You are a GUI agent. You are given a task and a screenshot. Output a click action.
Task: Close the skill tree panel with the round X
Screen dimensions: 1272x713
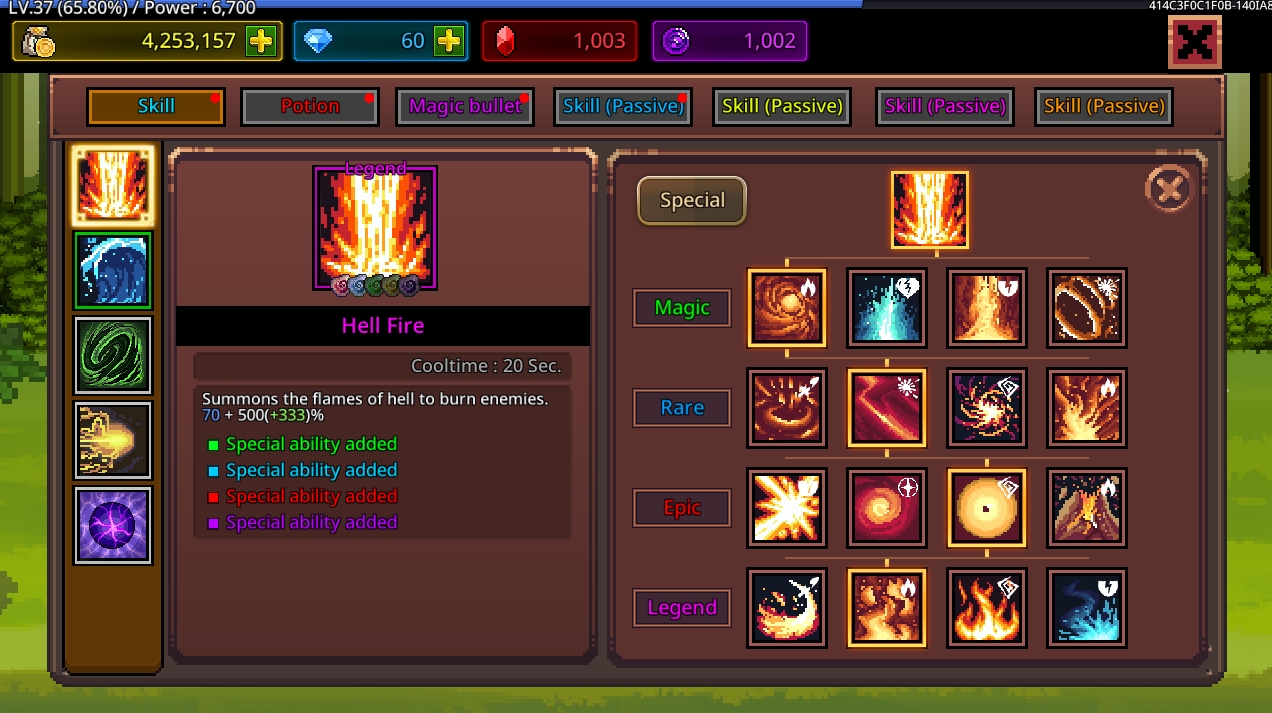[1168, 188]
